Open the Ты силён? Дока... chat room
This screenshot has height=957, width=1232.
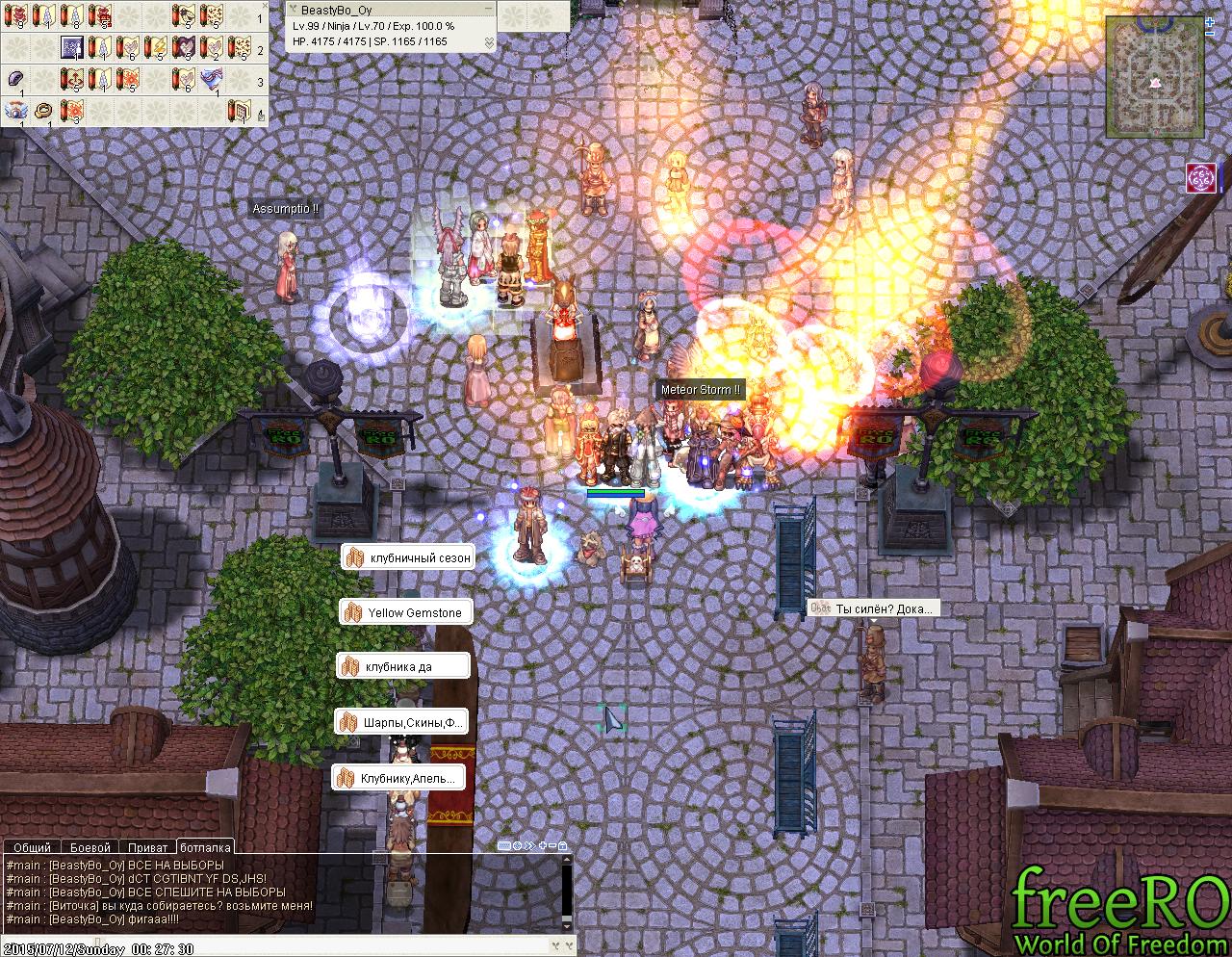[872, 608]
